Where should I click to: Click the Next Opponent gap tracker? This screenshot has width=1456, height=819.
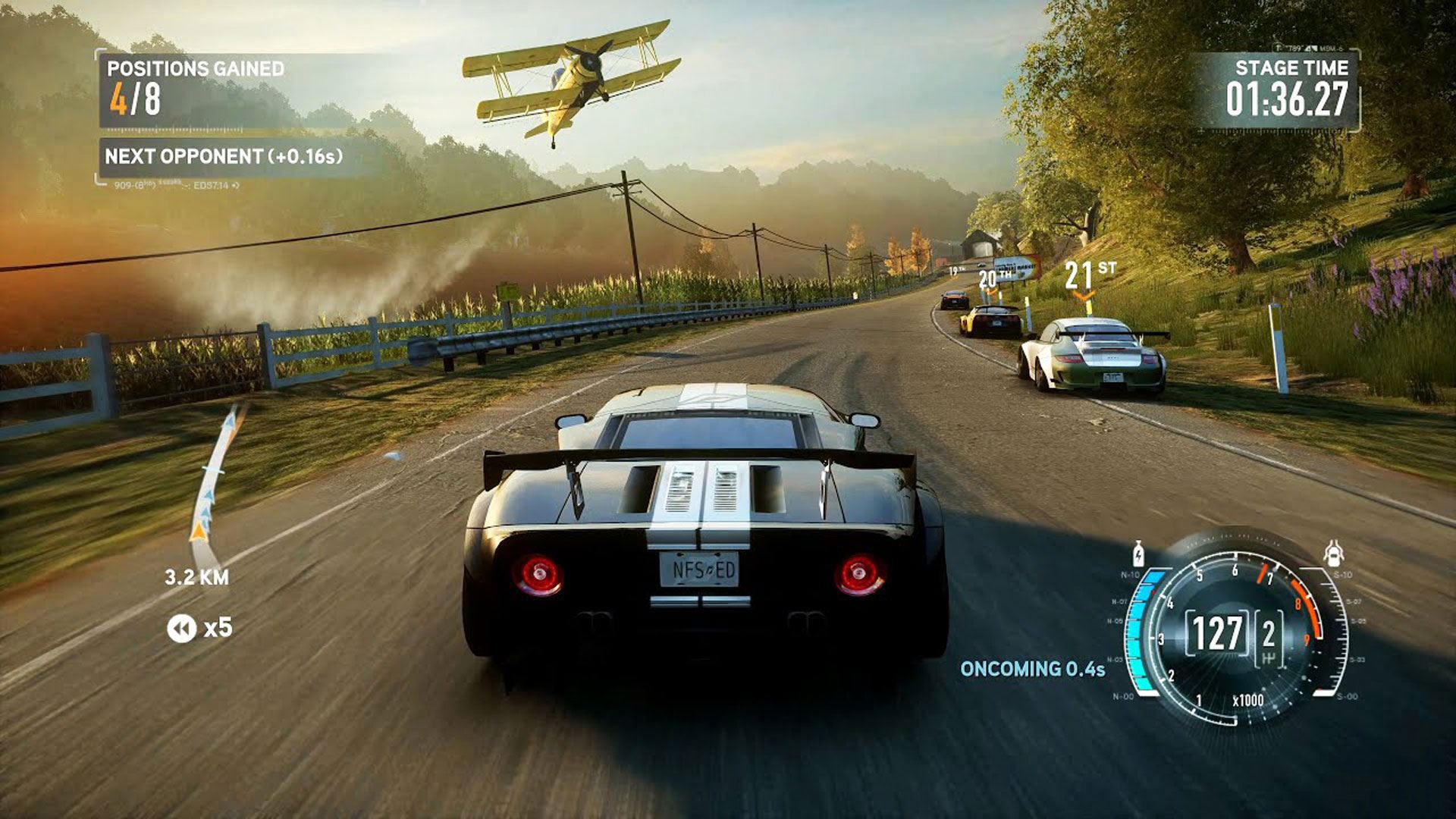tap(223, 157)
